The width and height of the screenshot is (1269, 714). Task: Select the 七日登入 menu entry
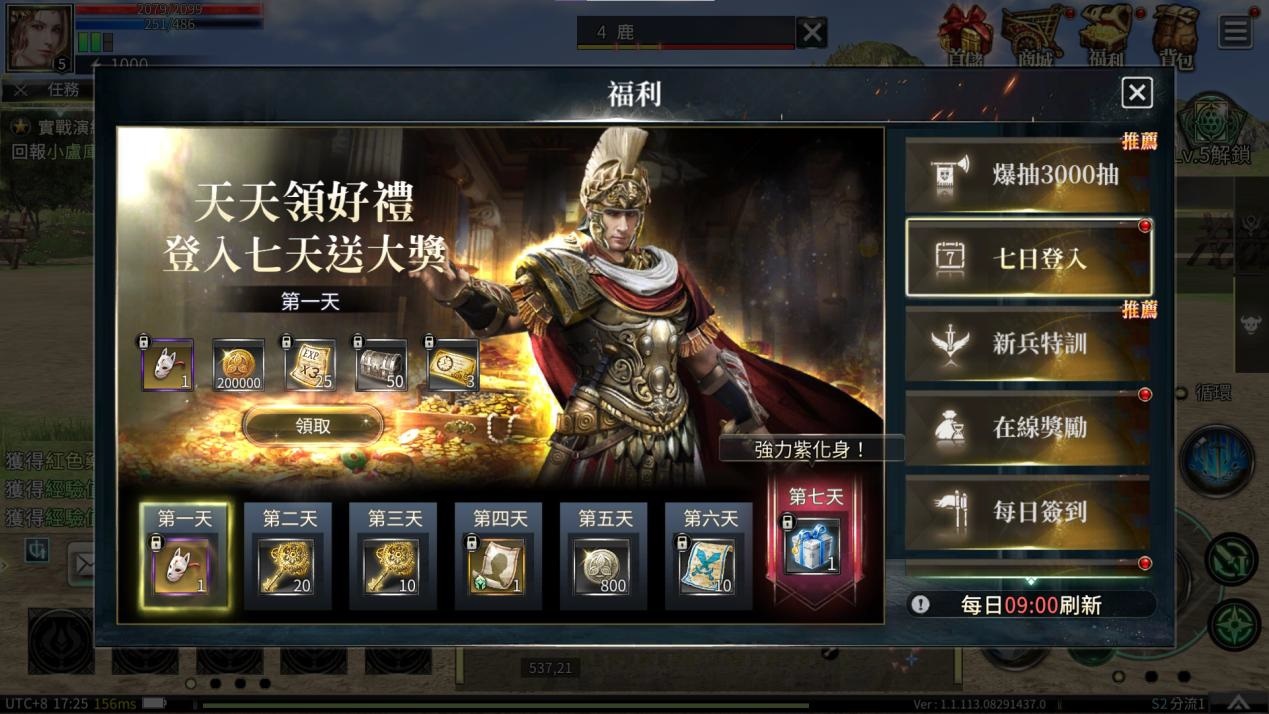(x=1028, y=258)
